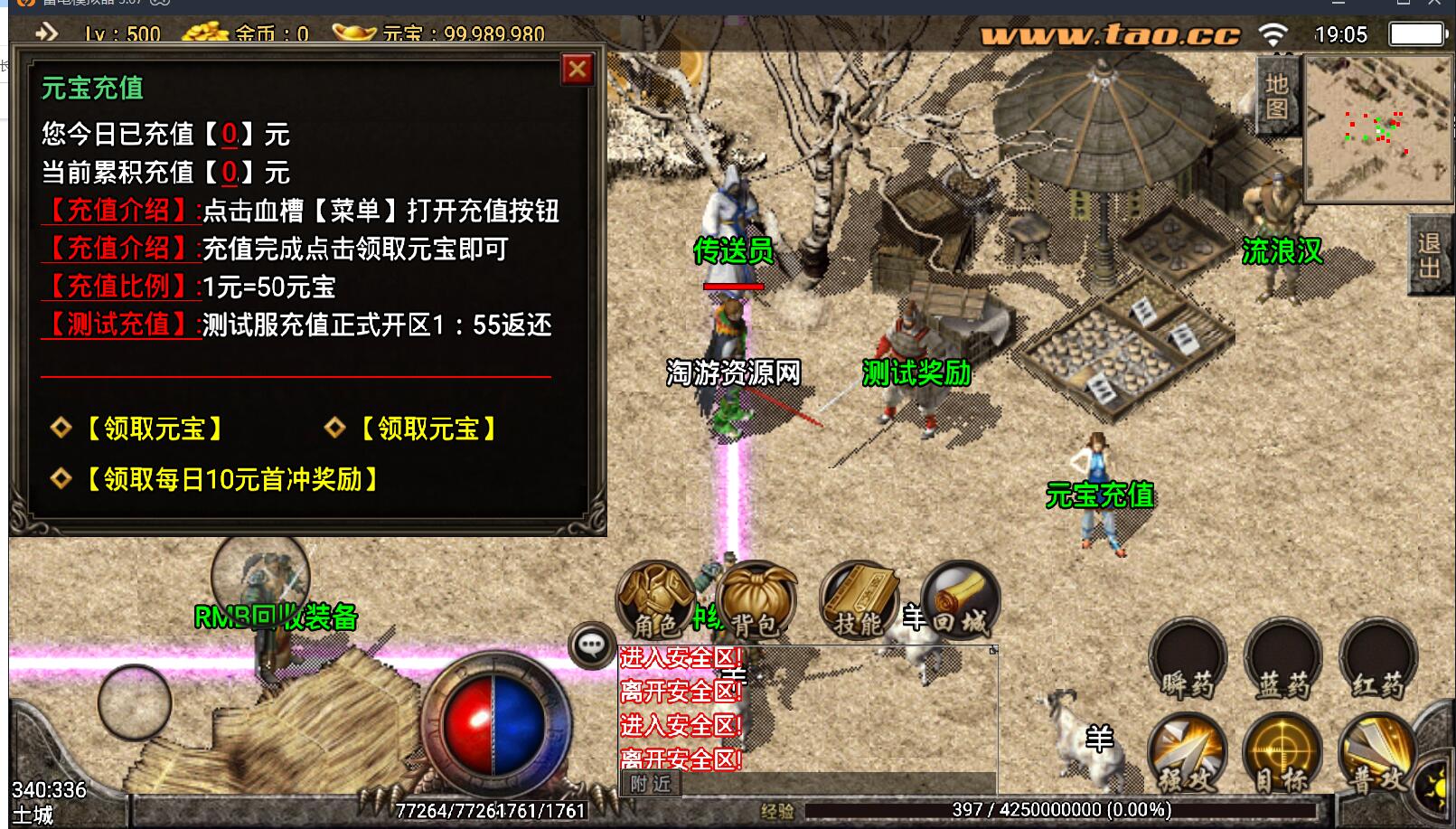1456x829 pixels.
Task: Close the 元宝充值 dialog
Action: [577, 70]
